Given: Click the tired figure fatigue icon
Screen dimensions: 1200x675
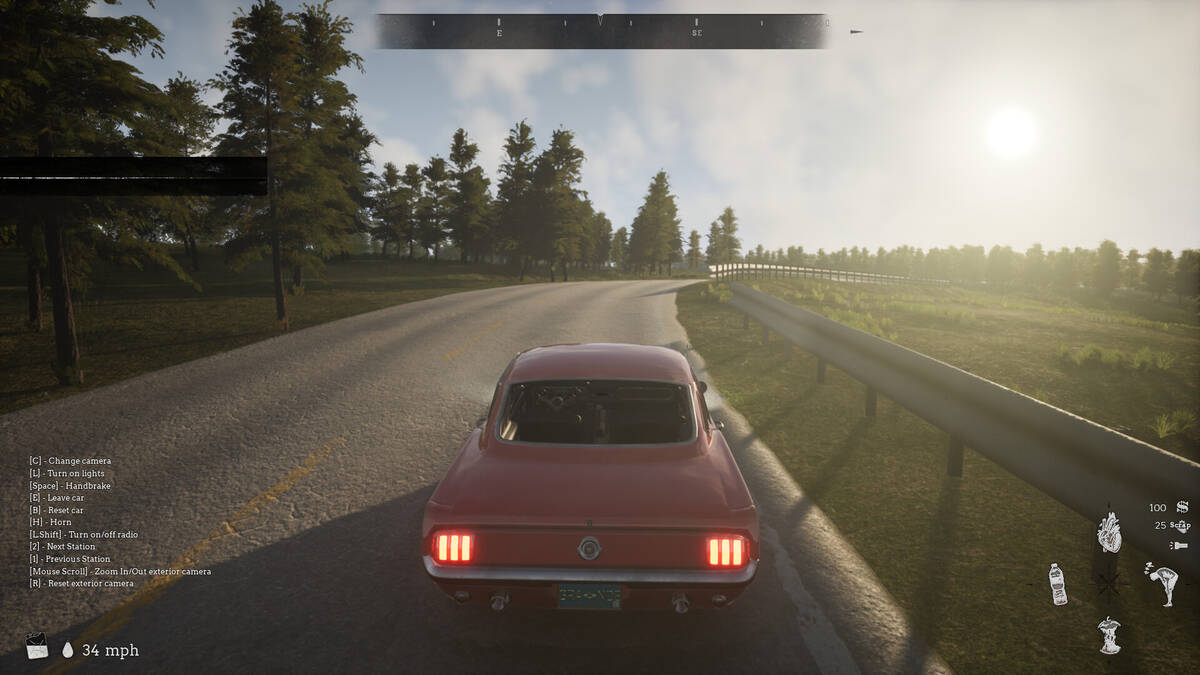Looking at the screenshot, I should point(1163,584).
